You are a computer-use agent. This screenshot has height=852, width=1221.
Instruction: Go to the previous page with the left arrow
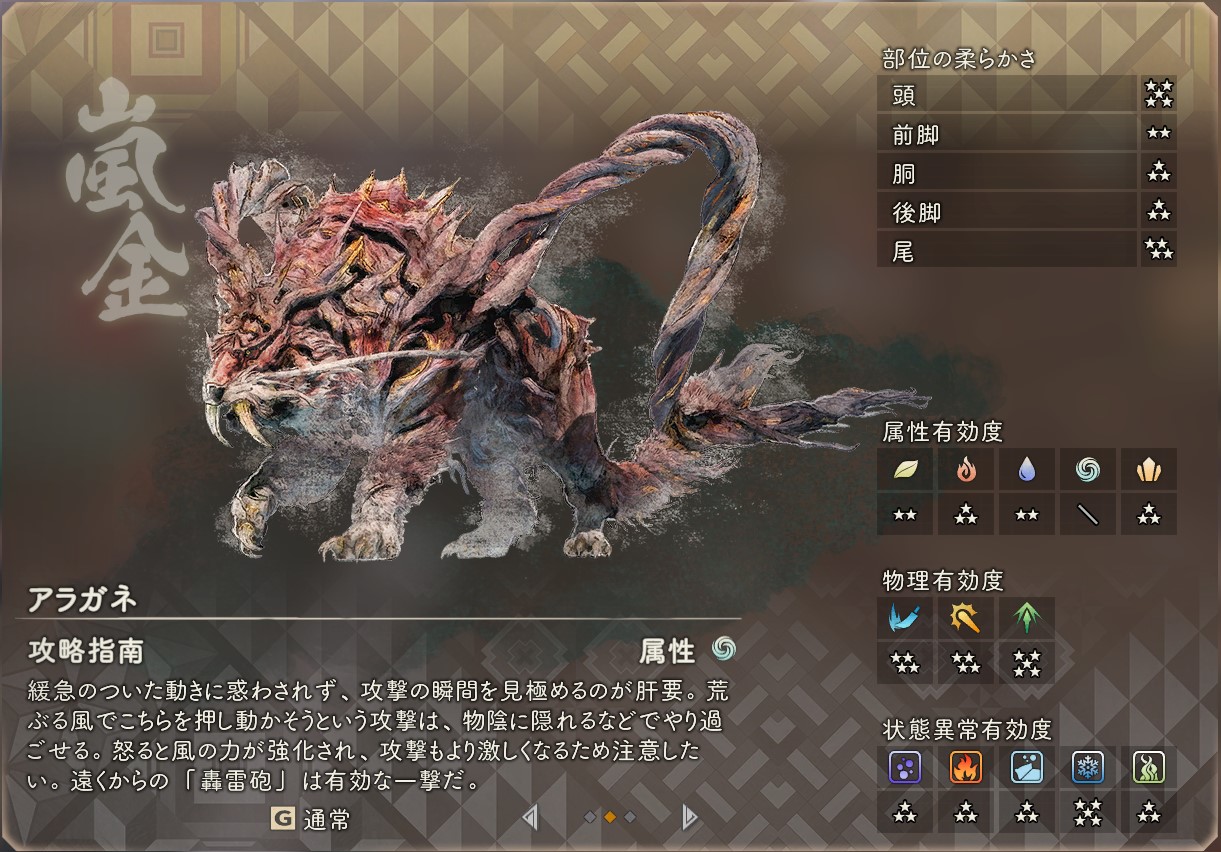(x=530, y=818)
